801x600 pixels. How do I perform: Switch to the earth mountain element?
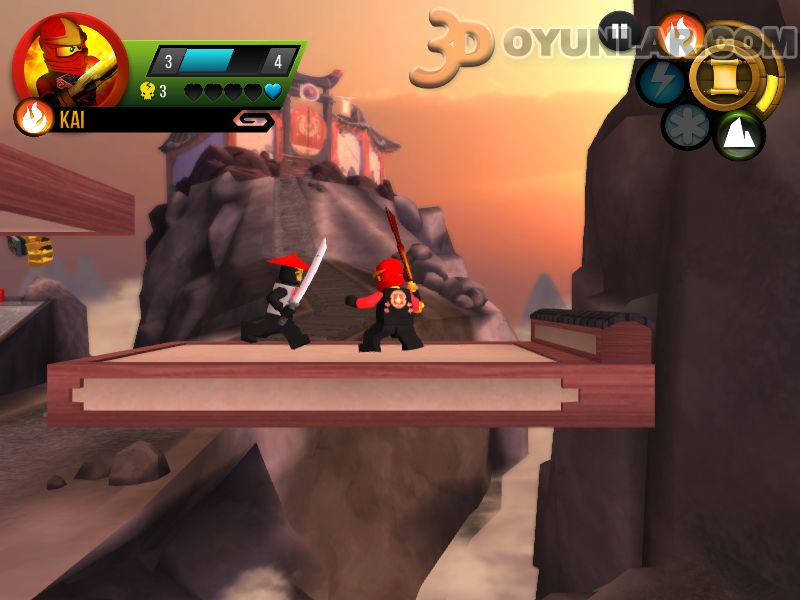[x=739, y=134]
